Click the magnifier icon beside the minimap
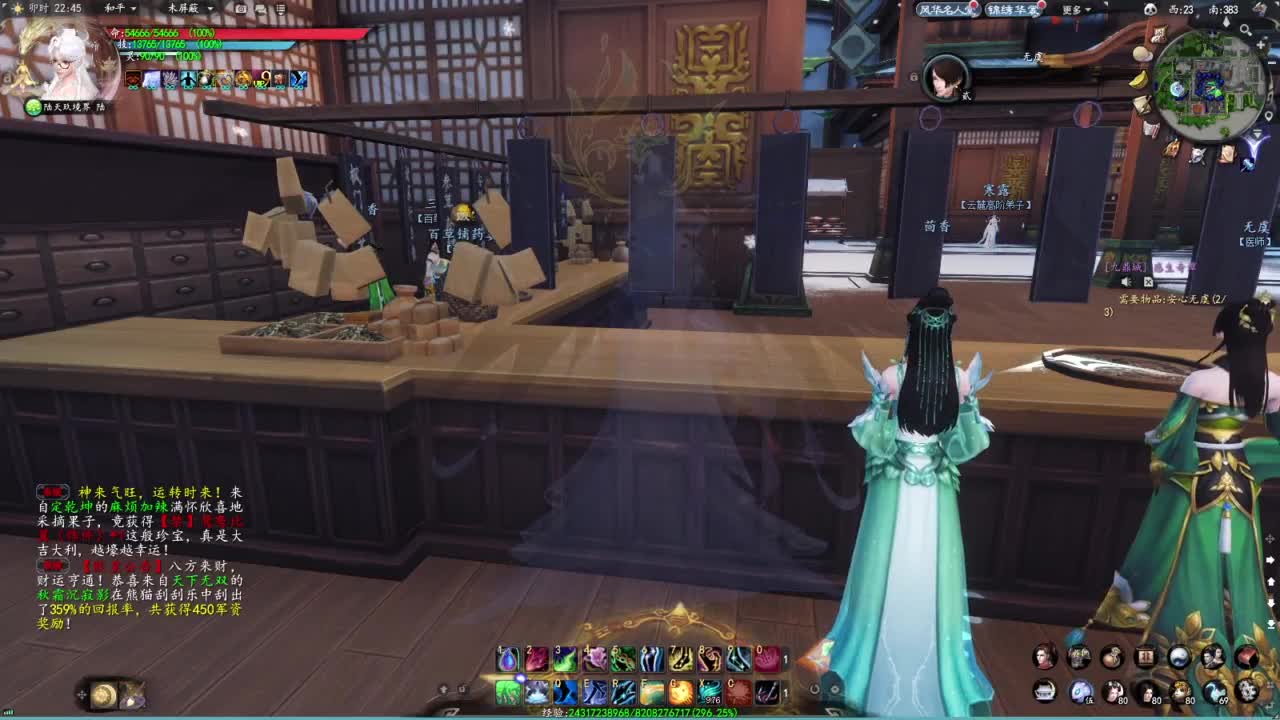The image size is (1280, 720). (1243, 29)
